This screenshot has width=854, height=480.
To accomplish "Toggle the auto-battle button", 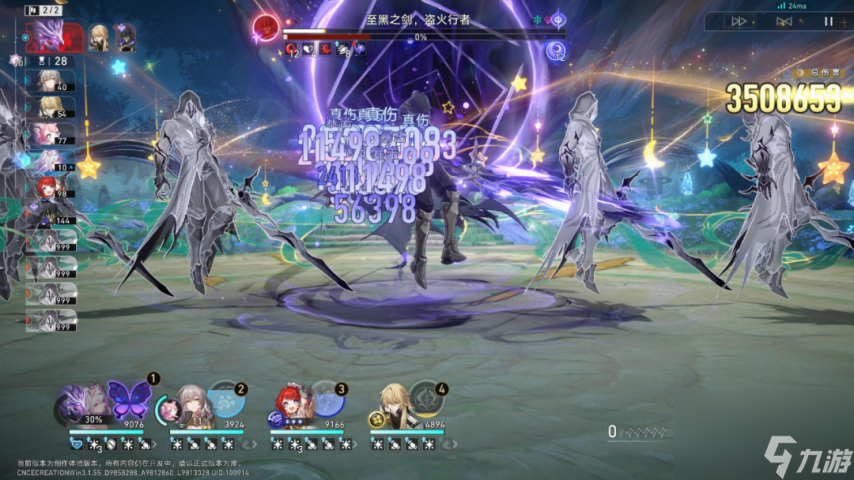I will tap(785, 21).
